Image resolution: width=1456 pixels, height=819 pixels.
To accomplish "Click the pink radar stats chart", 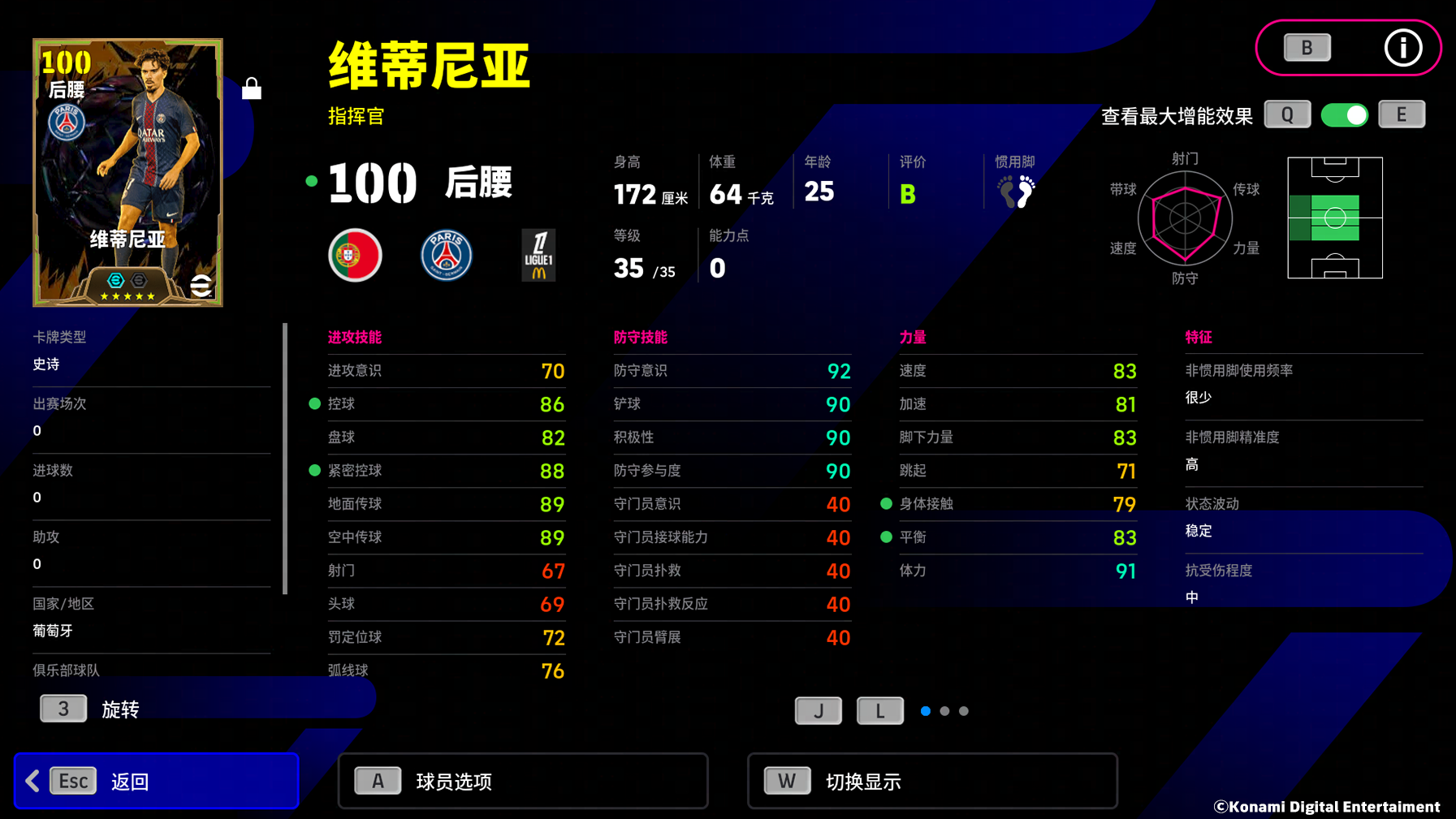I will (x=1186, y=218).
